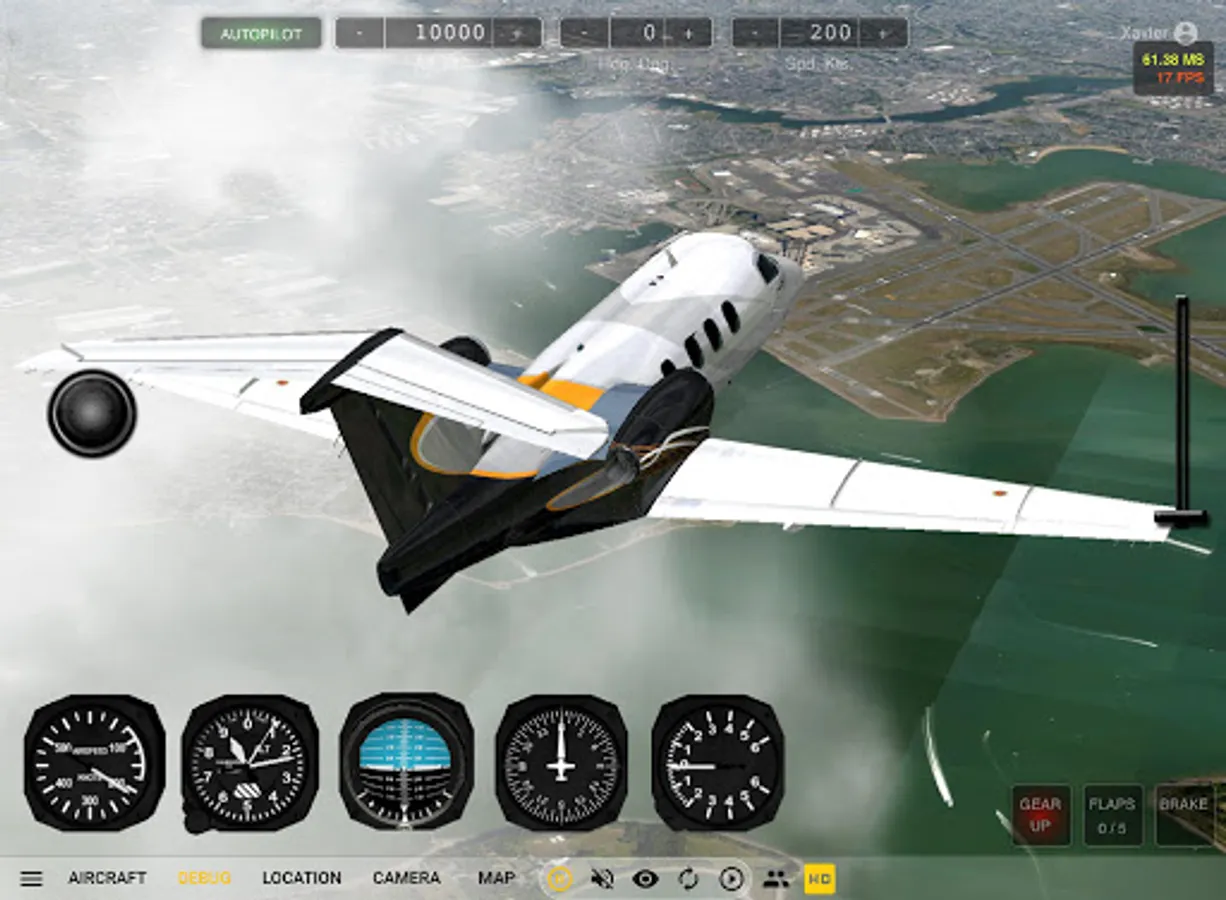Click the circular arrows reset icon

pyautogui.click(x=688, y=879)
